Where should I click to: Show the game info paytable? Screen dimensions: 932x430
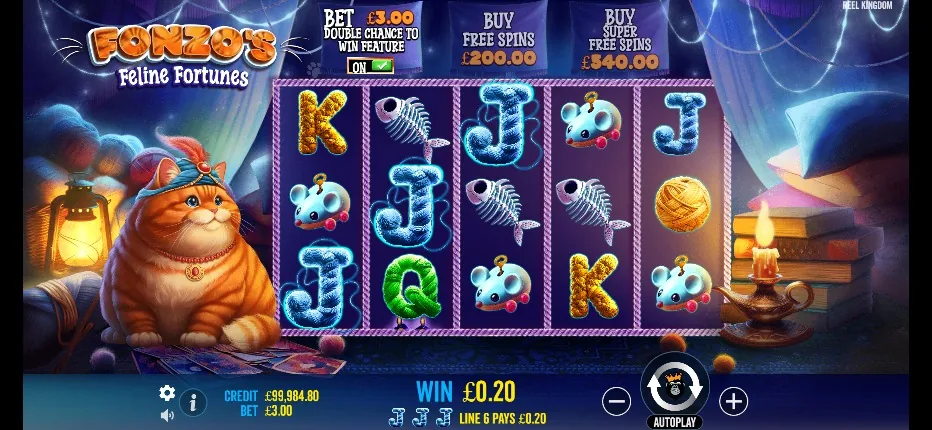[193, 402]
